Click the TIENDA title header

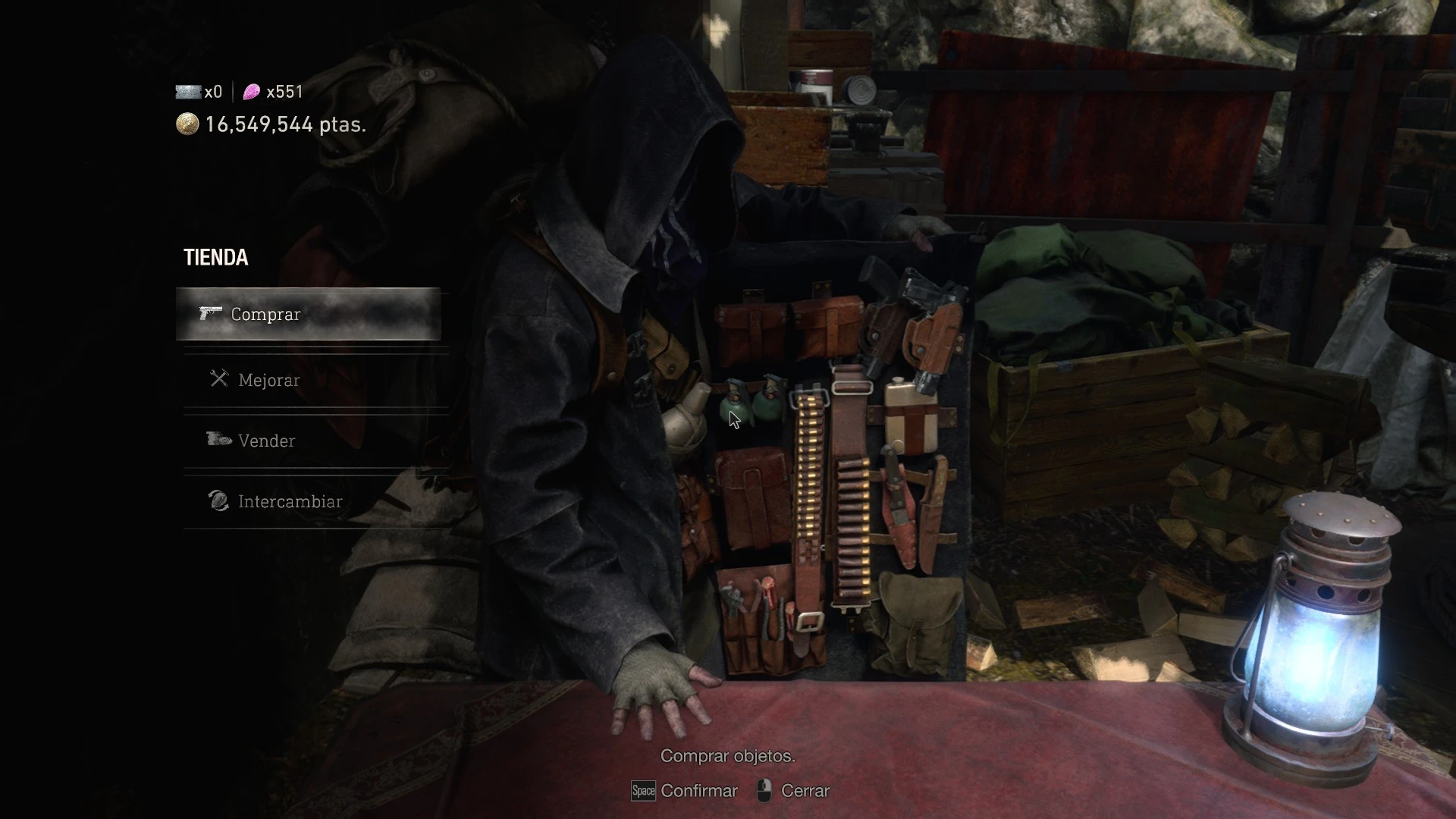pos(215,257)
